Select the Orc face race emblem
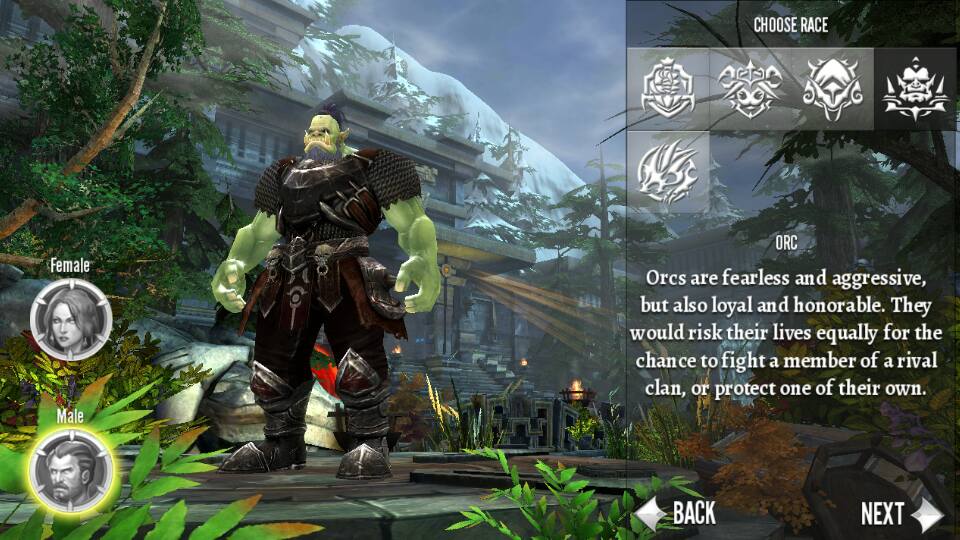960x540 pixels. tap(913, 88)
